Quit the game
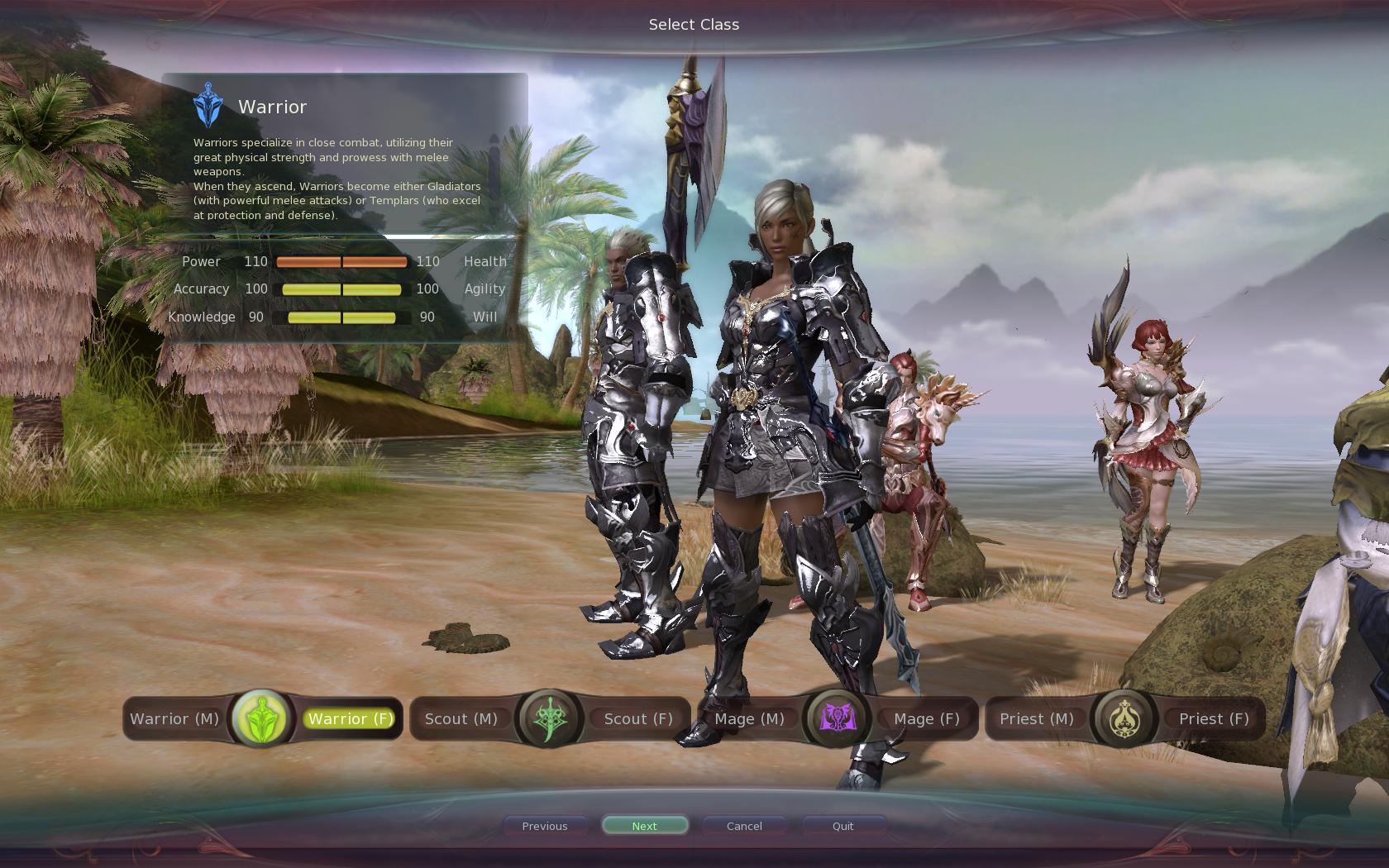1389x868 pixels. 843,826
